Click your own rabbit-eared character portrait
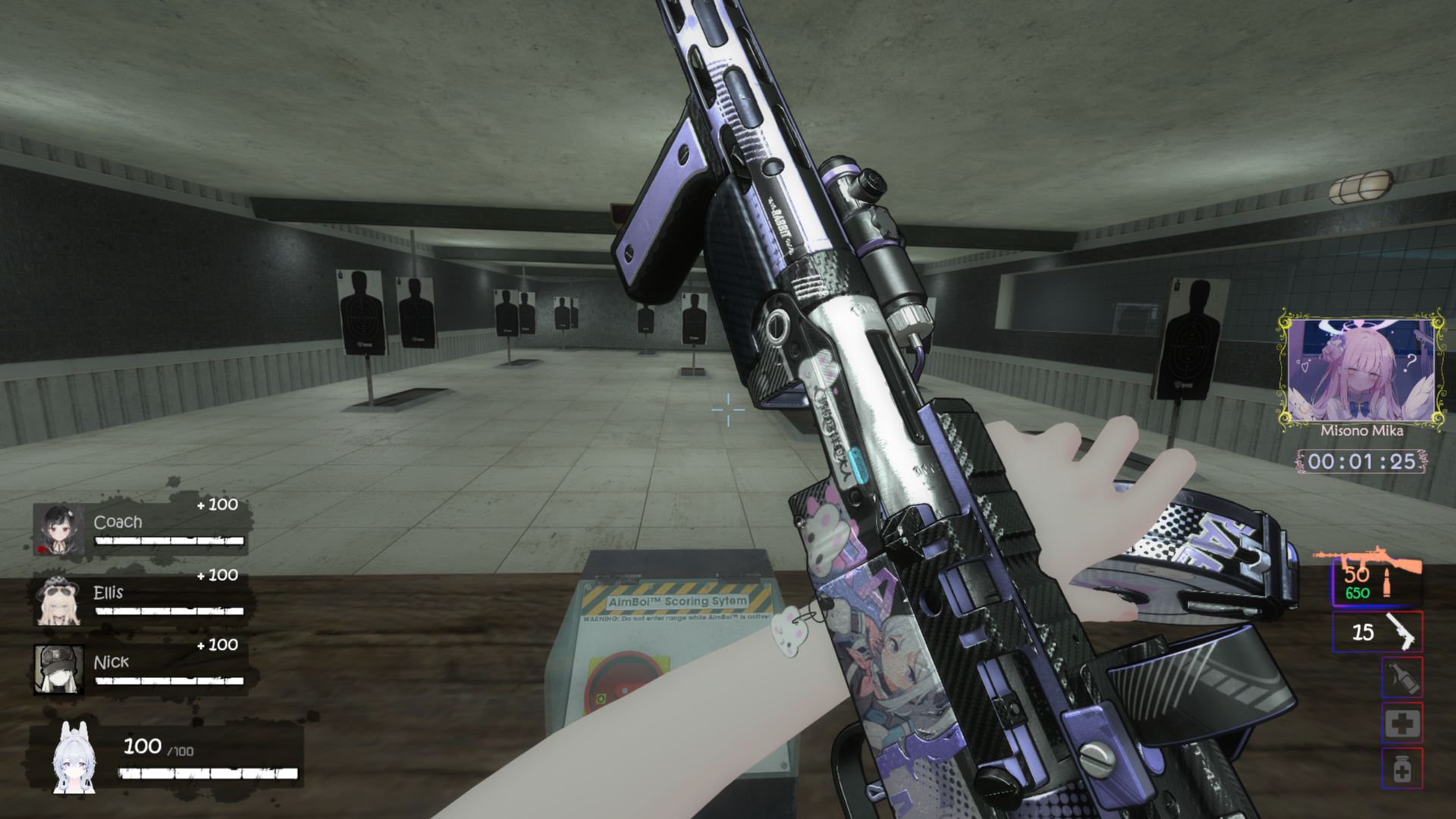The width and height of the screenshot is (1456, 819). coord(74,758)
